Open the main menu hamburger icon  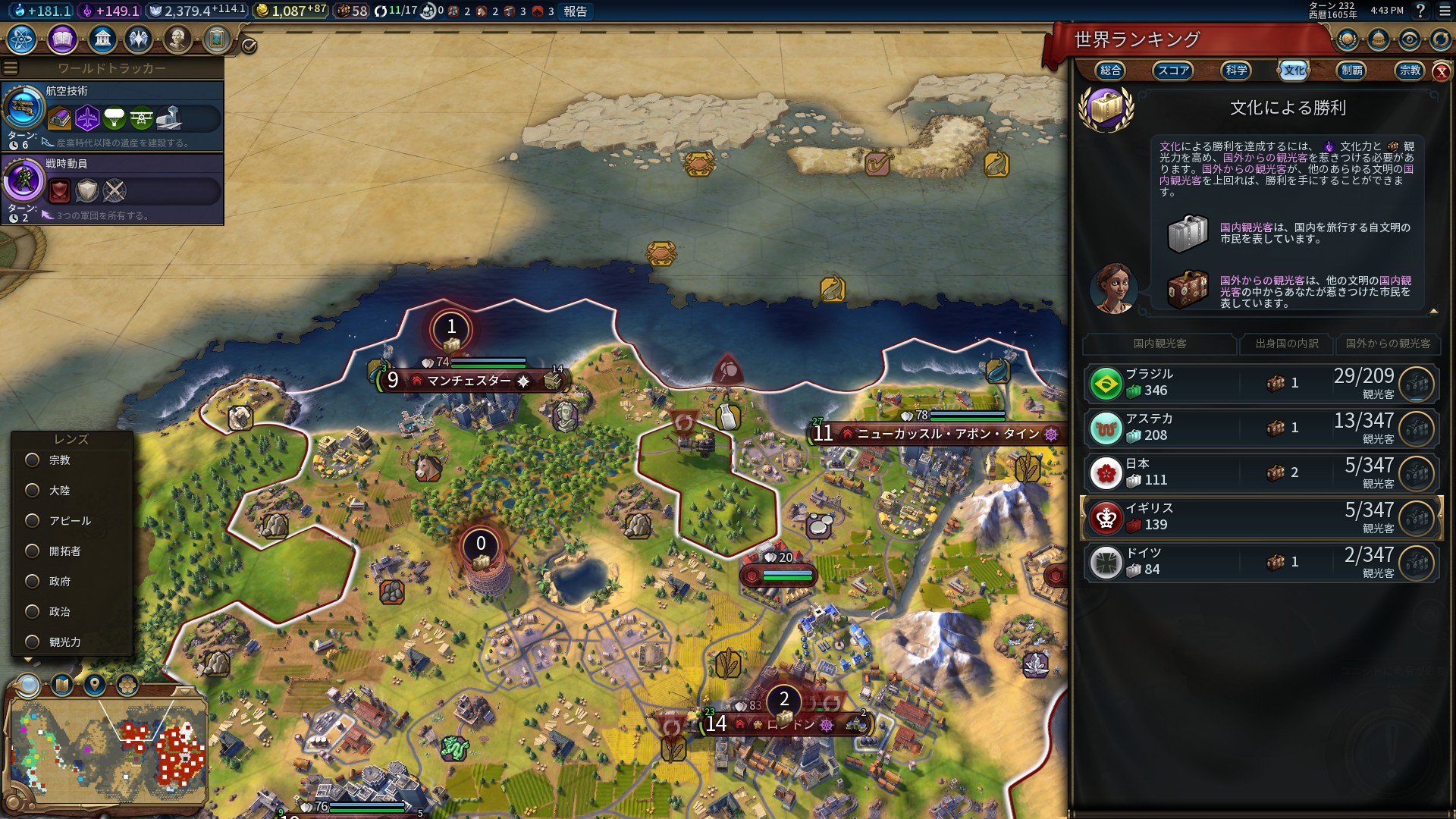click(x=1444, y=11)
